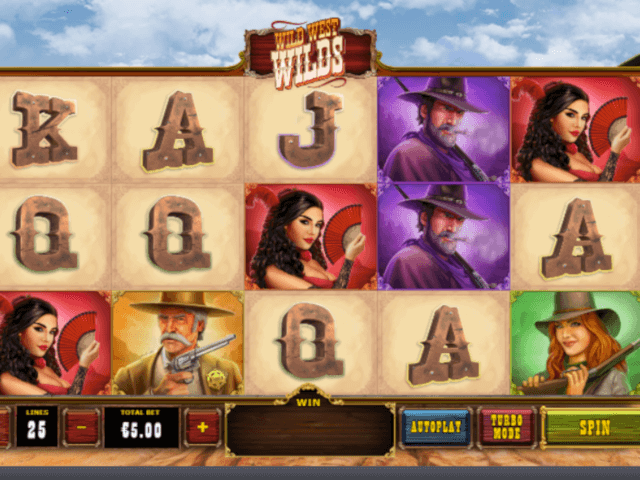
Task: Start Autoplay mode
Action: click(436, 427)
